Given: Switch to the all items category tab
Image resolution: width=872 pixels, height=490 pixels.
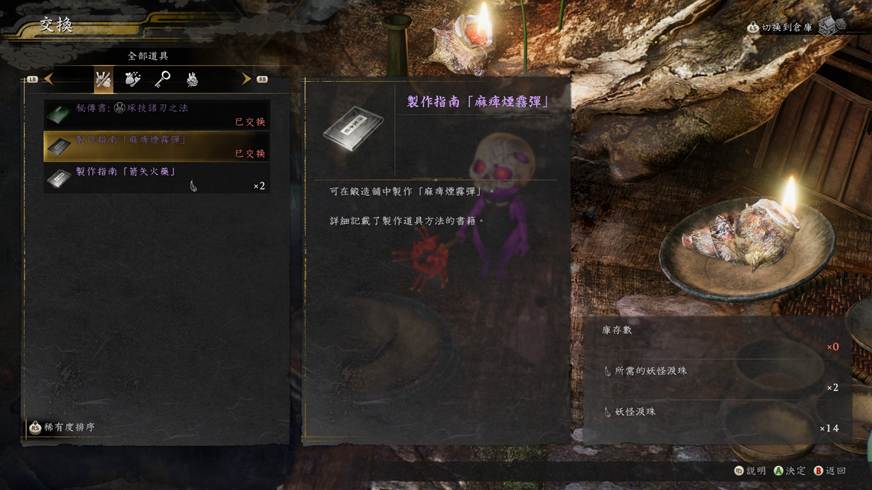Looking at the screenshot, I should [103, 78].
